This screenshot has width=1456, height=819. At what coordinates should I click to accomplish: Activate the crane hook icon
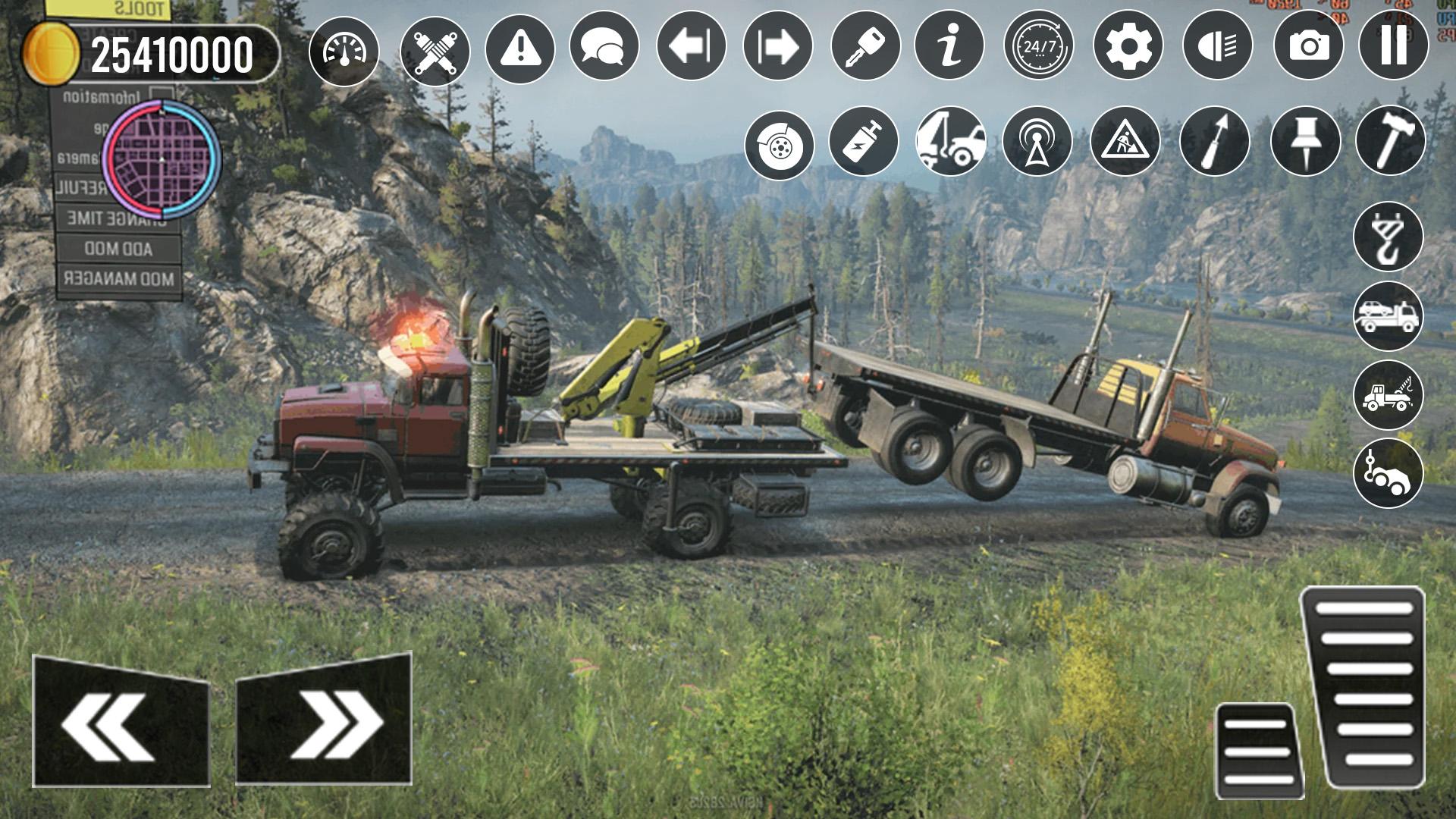[x=1388, y=236]
